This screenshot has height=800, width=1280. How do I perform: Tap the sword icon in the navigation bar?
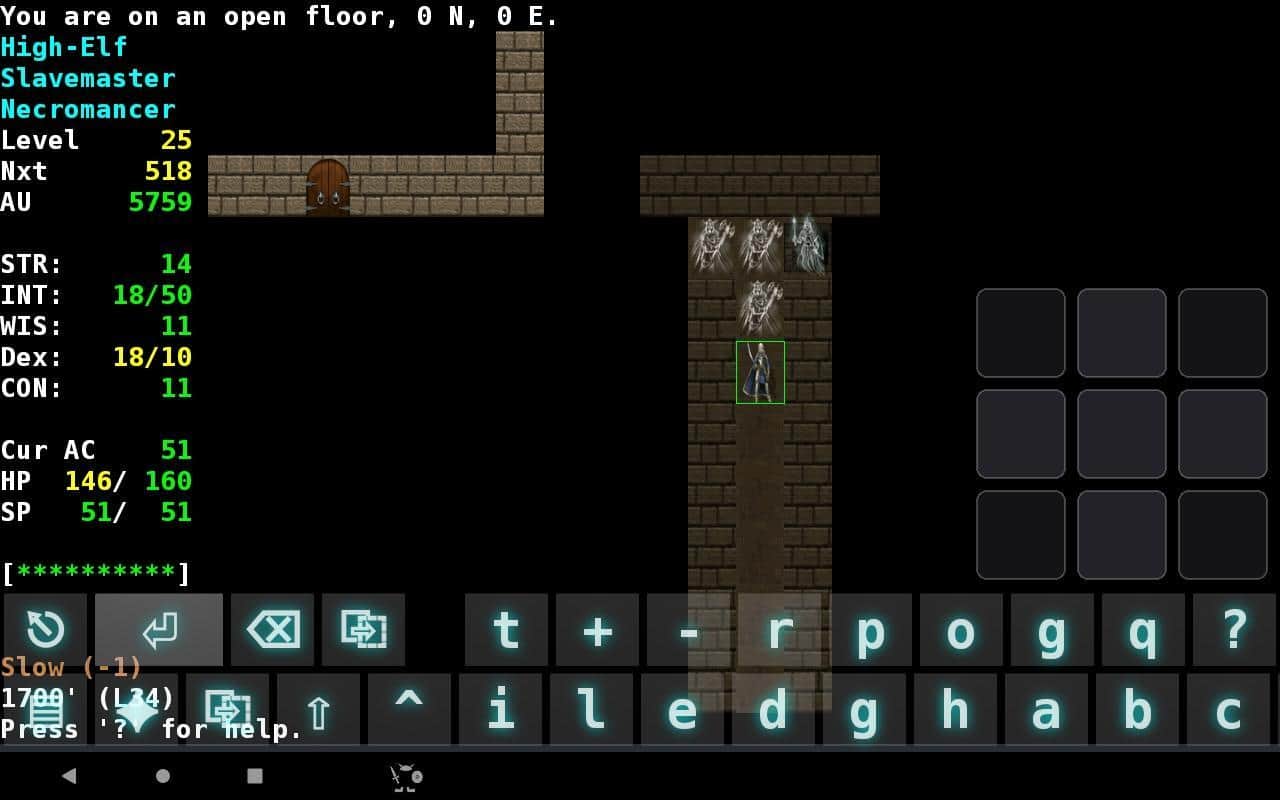tap(404, 776)
